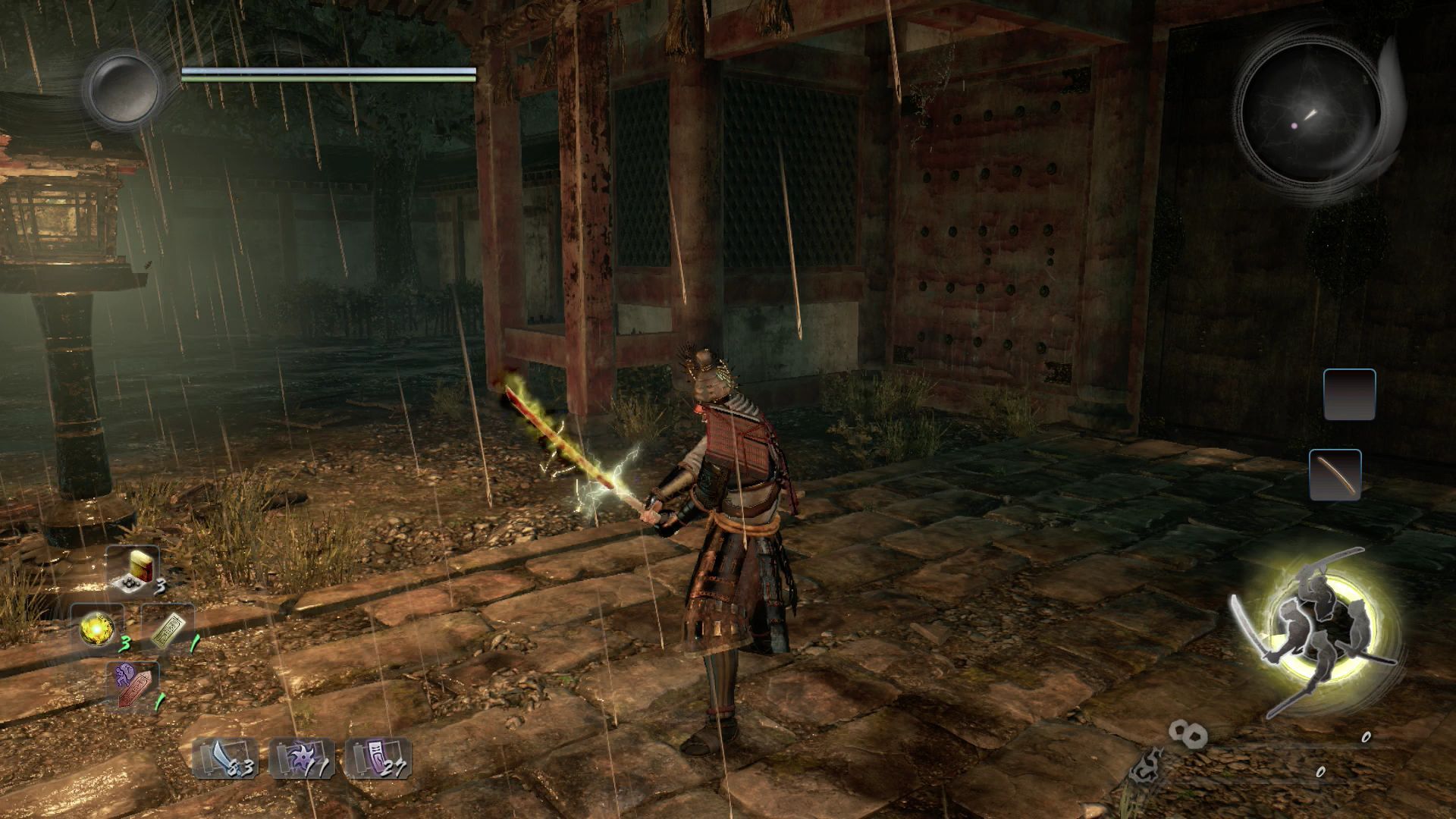Screen dimensions: 1456x819
Task: Select the green paper talisman slot
Action: pyautogui.click(x=167, y=629)
